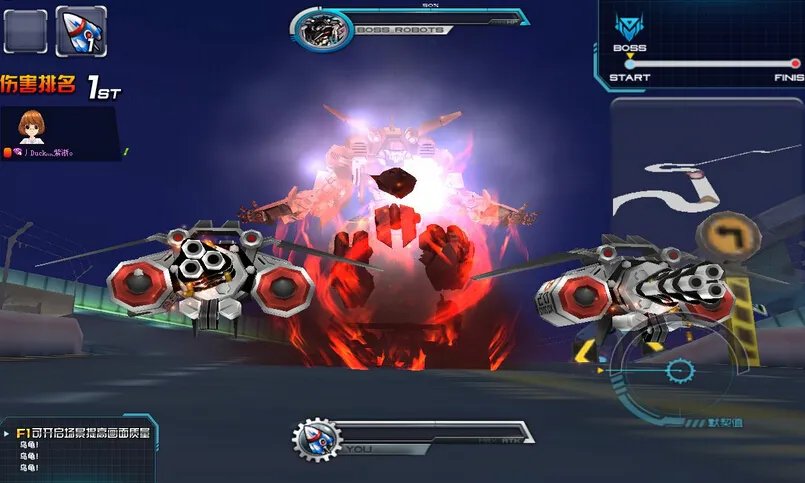Click the BOSS_ROBOTS portrait icon
This screenshot has width=805, height=483.
325,30
